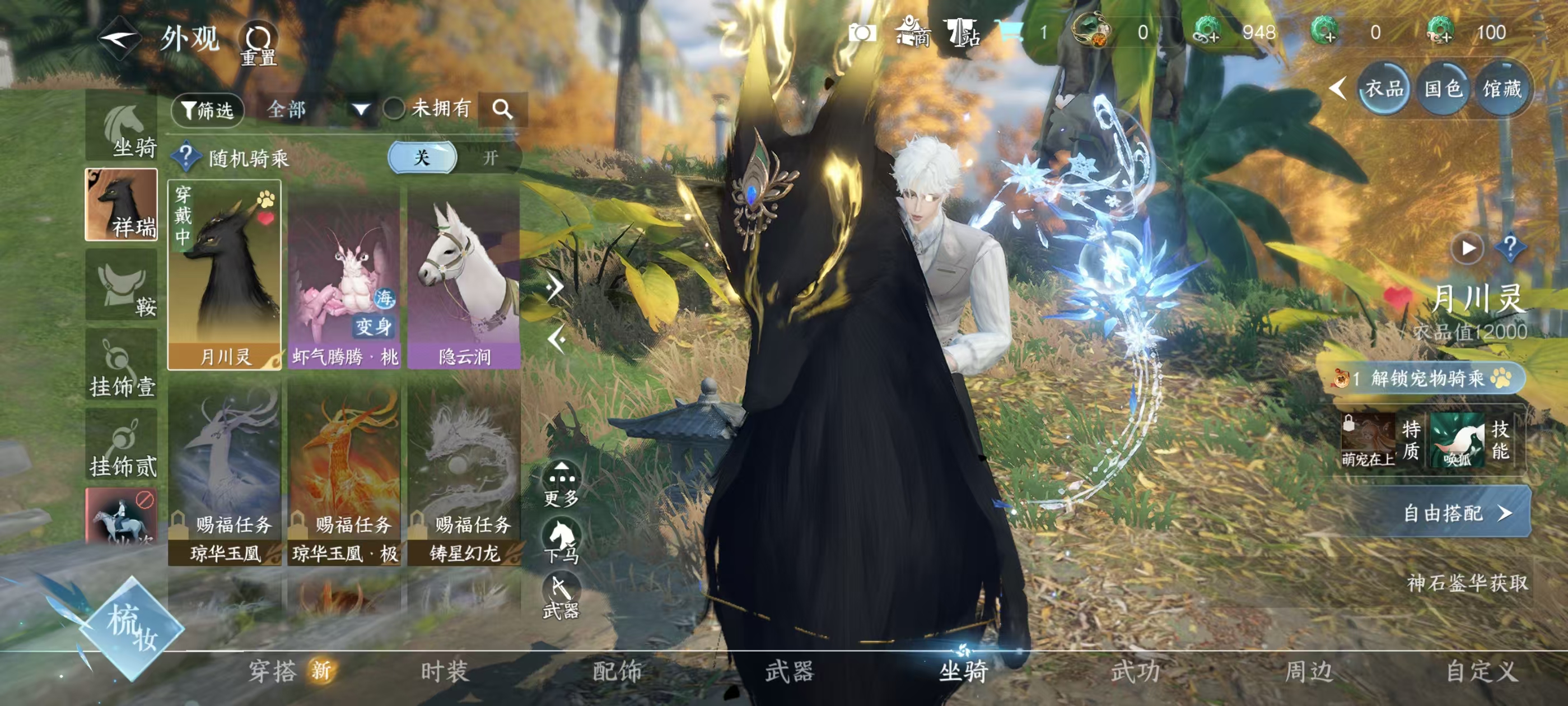
Task: Turn on 随机骑乘 with 开
Action: pyautogui.click(x=490, y=159)
